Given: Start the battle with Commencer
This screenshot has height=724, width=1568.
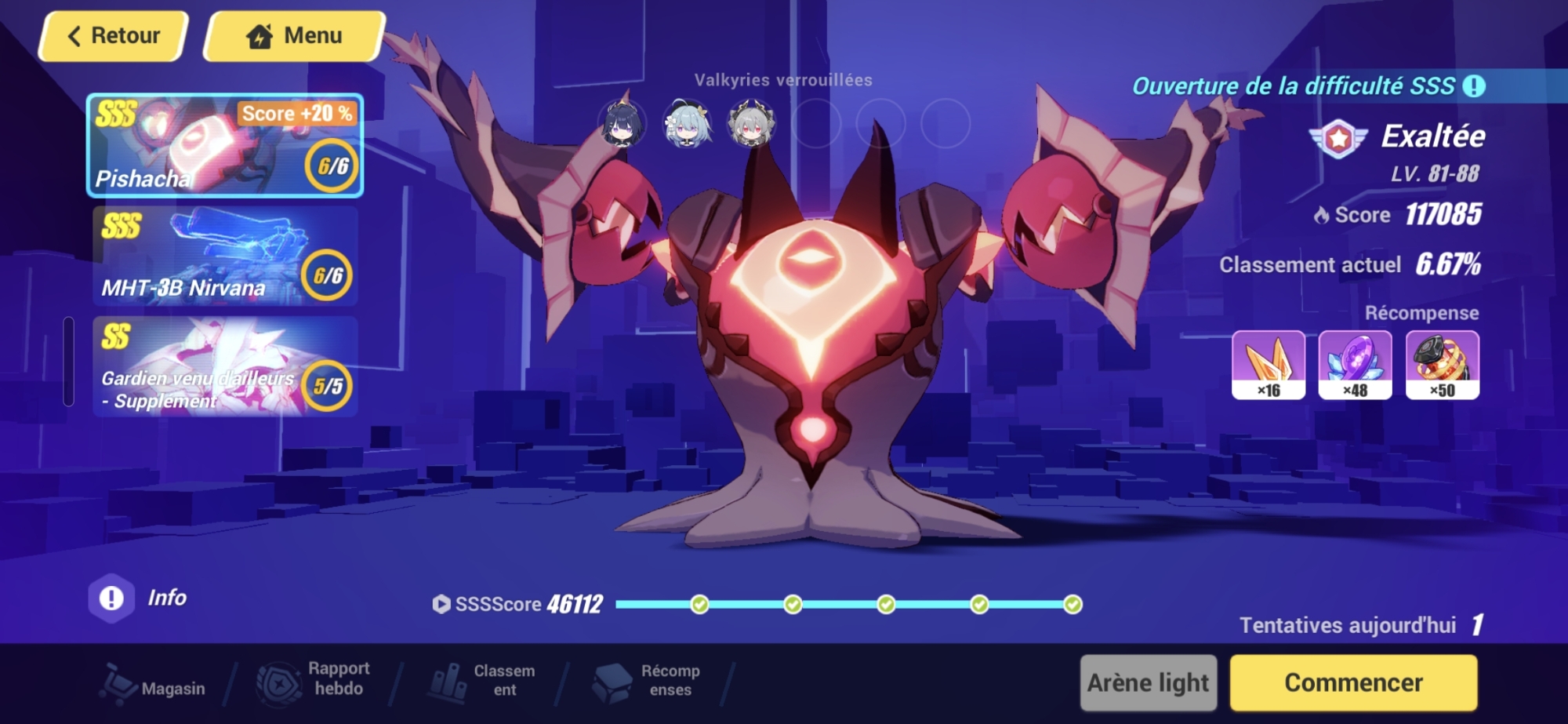Looking at the screenshot, I should (1353, 682).
